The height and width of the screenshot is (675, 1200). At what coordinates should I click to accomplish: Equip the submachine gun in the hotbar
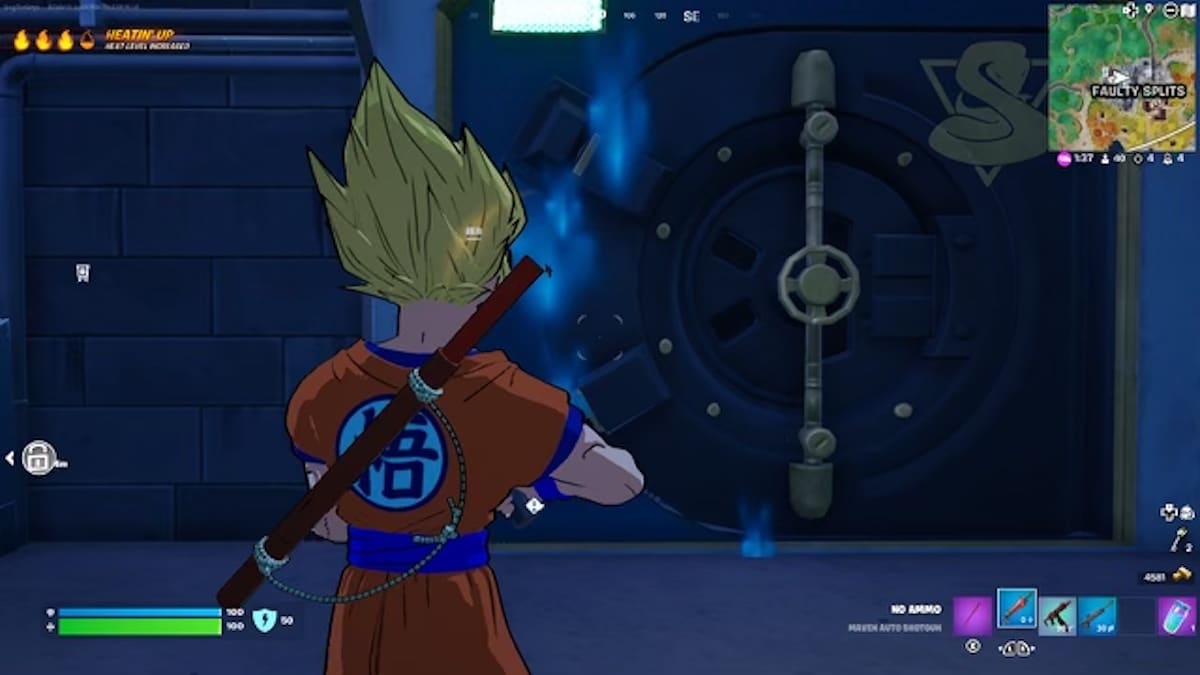pyautogui.click(x=1057, y=615)
